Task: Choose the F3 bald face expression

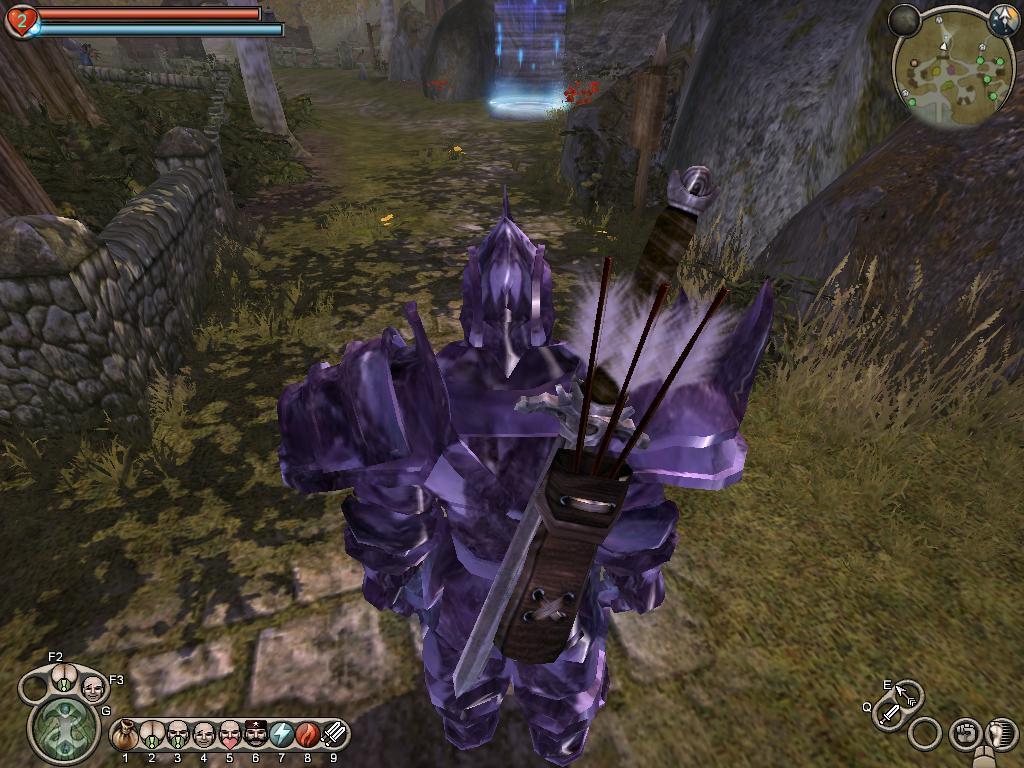Action: tap(92, 687)
